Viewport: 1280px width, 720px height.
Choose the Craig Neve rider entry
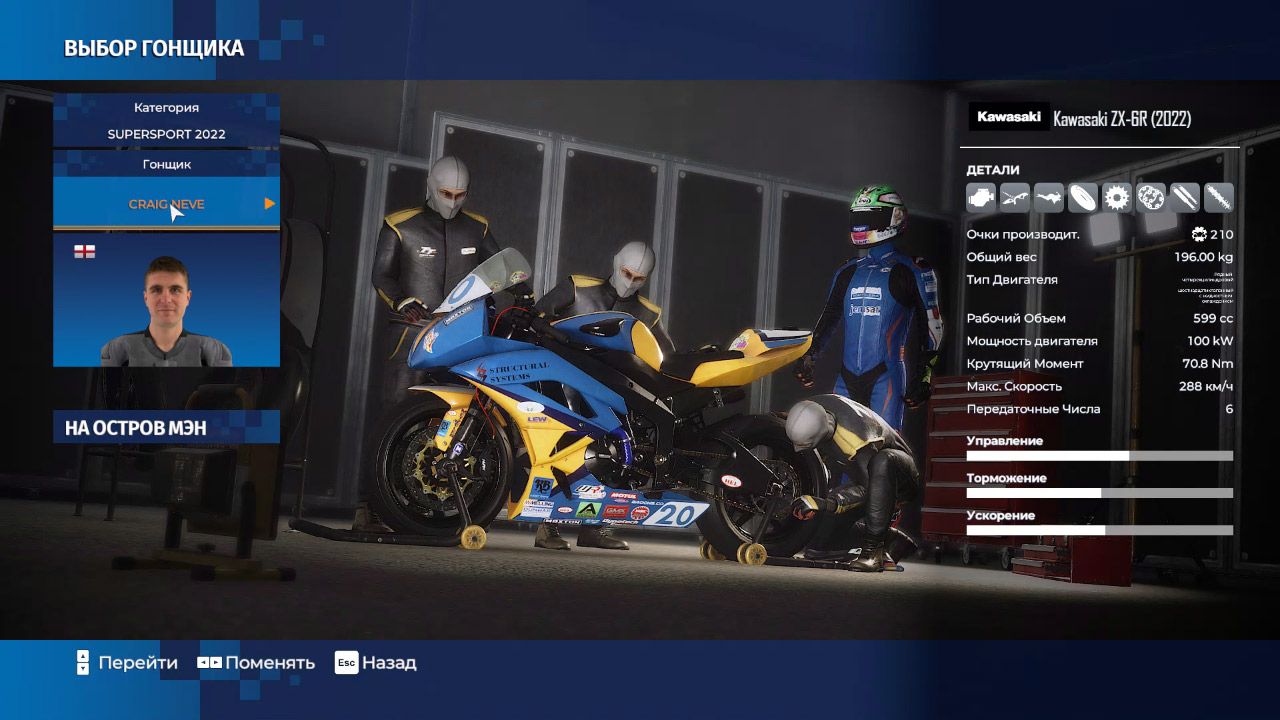click(x=166, y=204)
